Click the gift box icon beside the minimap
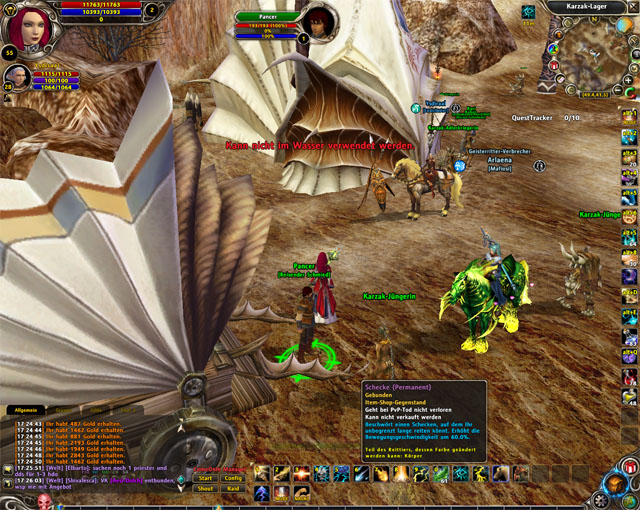 point(554,67)
